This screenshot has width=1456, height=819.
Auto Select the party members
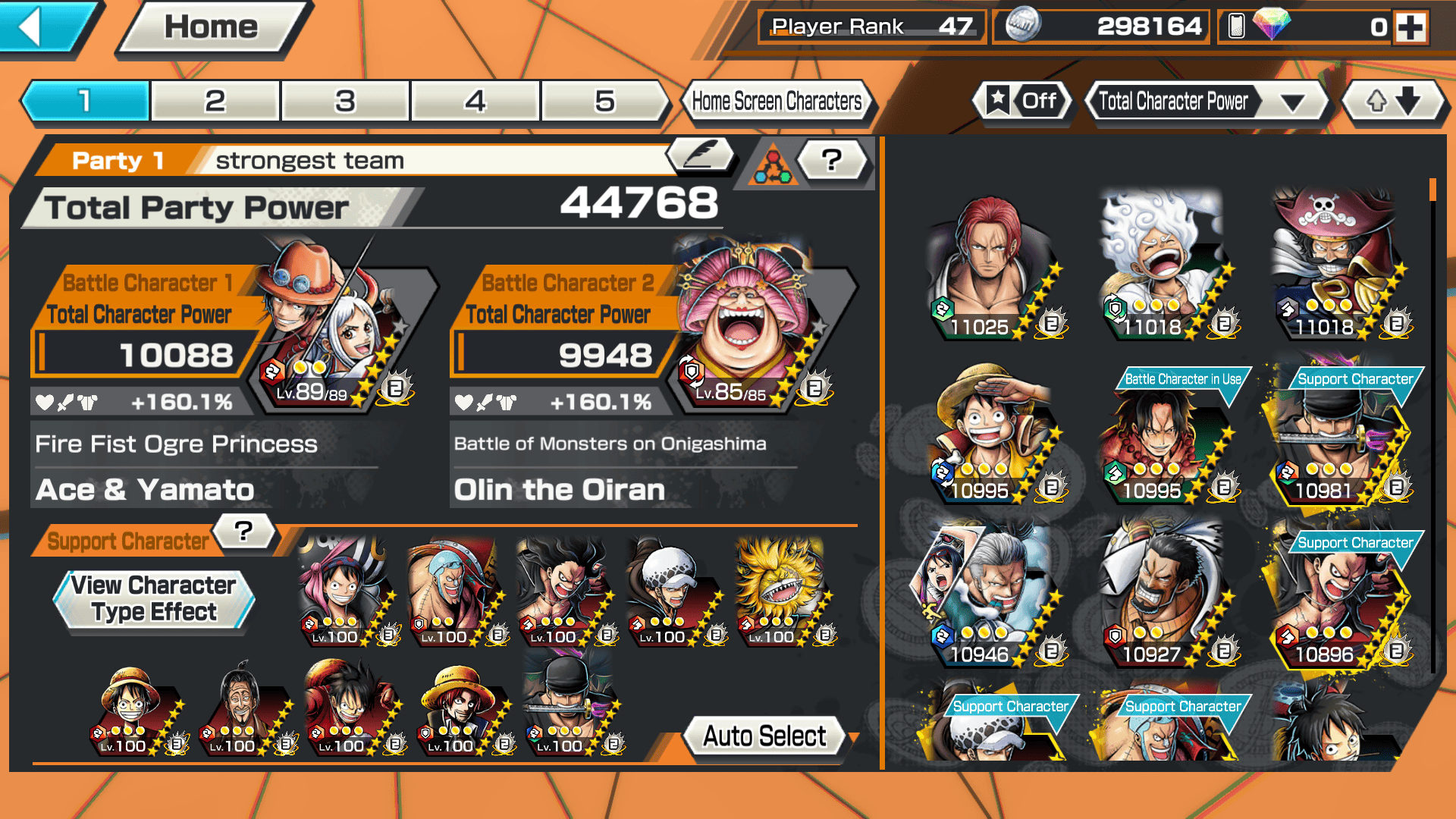764,736
